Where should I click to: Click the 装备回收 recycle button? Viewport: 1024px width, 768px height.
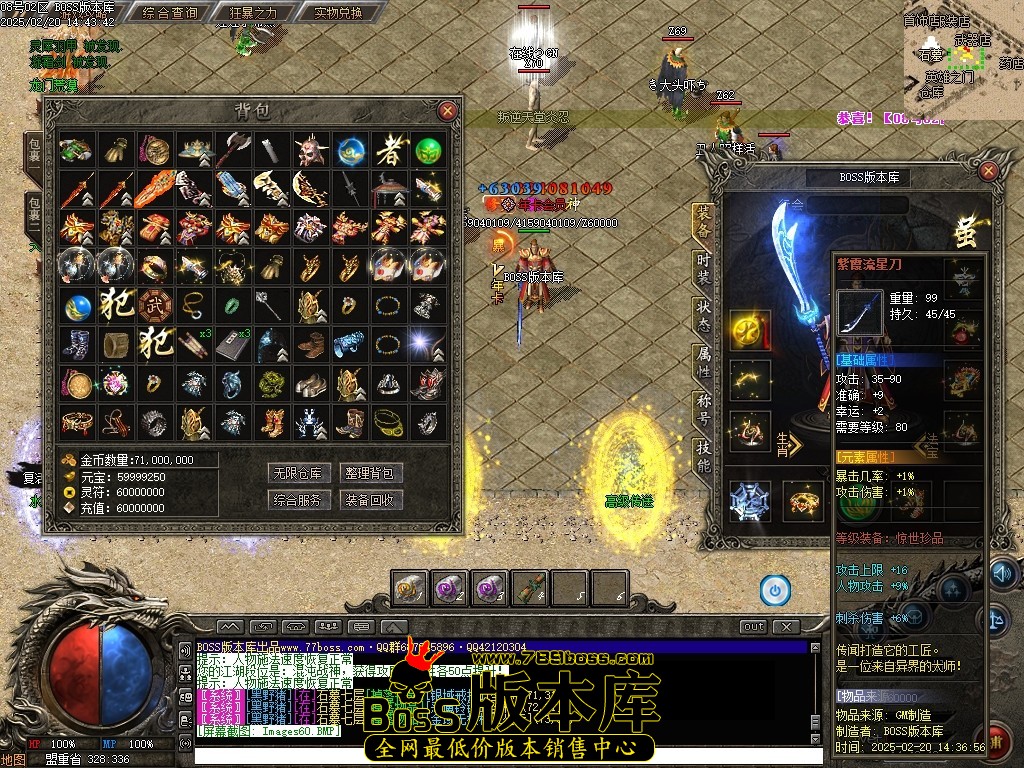[371, 500]
